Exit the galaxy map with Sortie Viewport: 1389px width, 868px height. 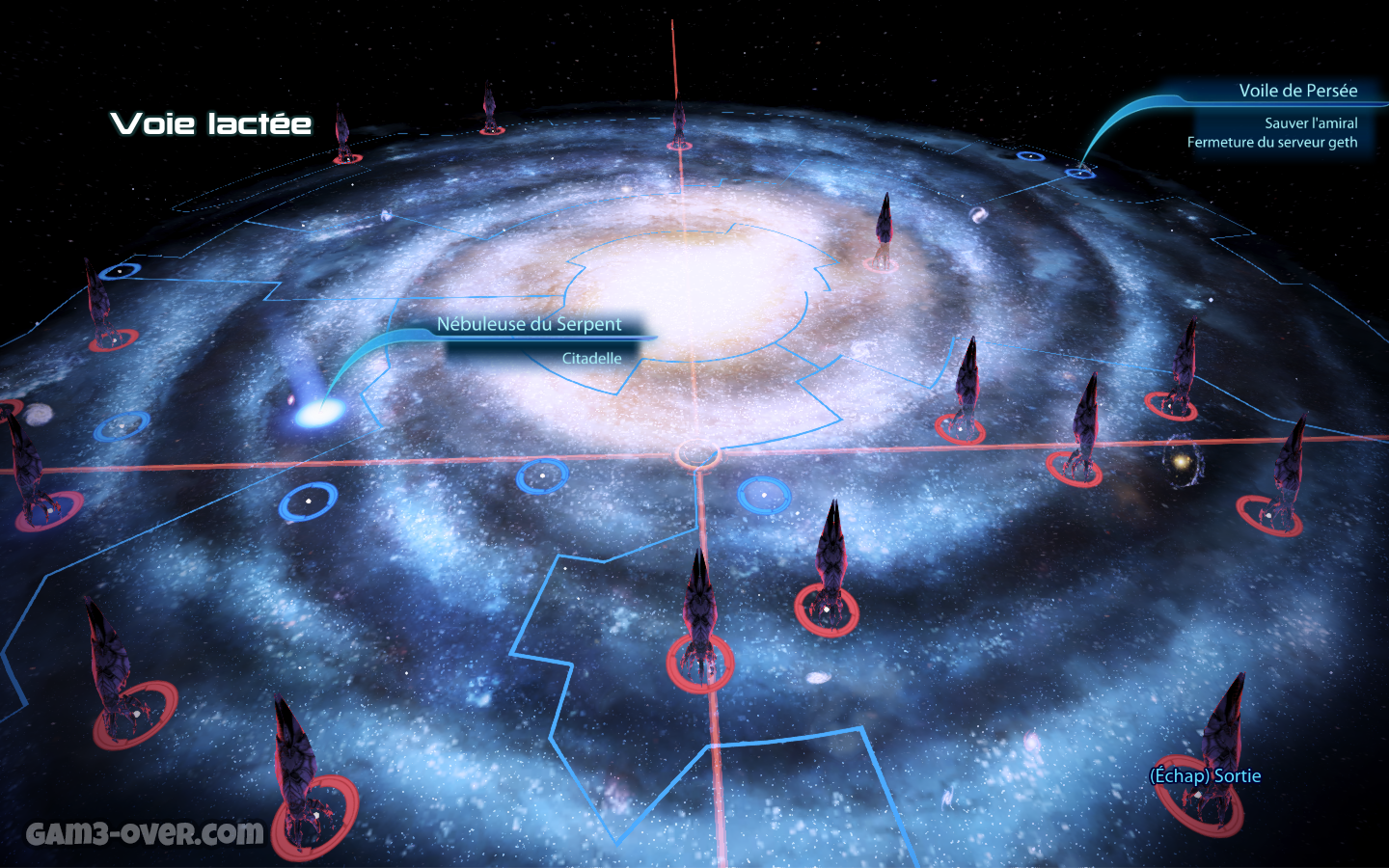(1206, 775)
